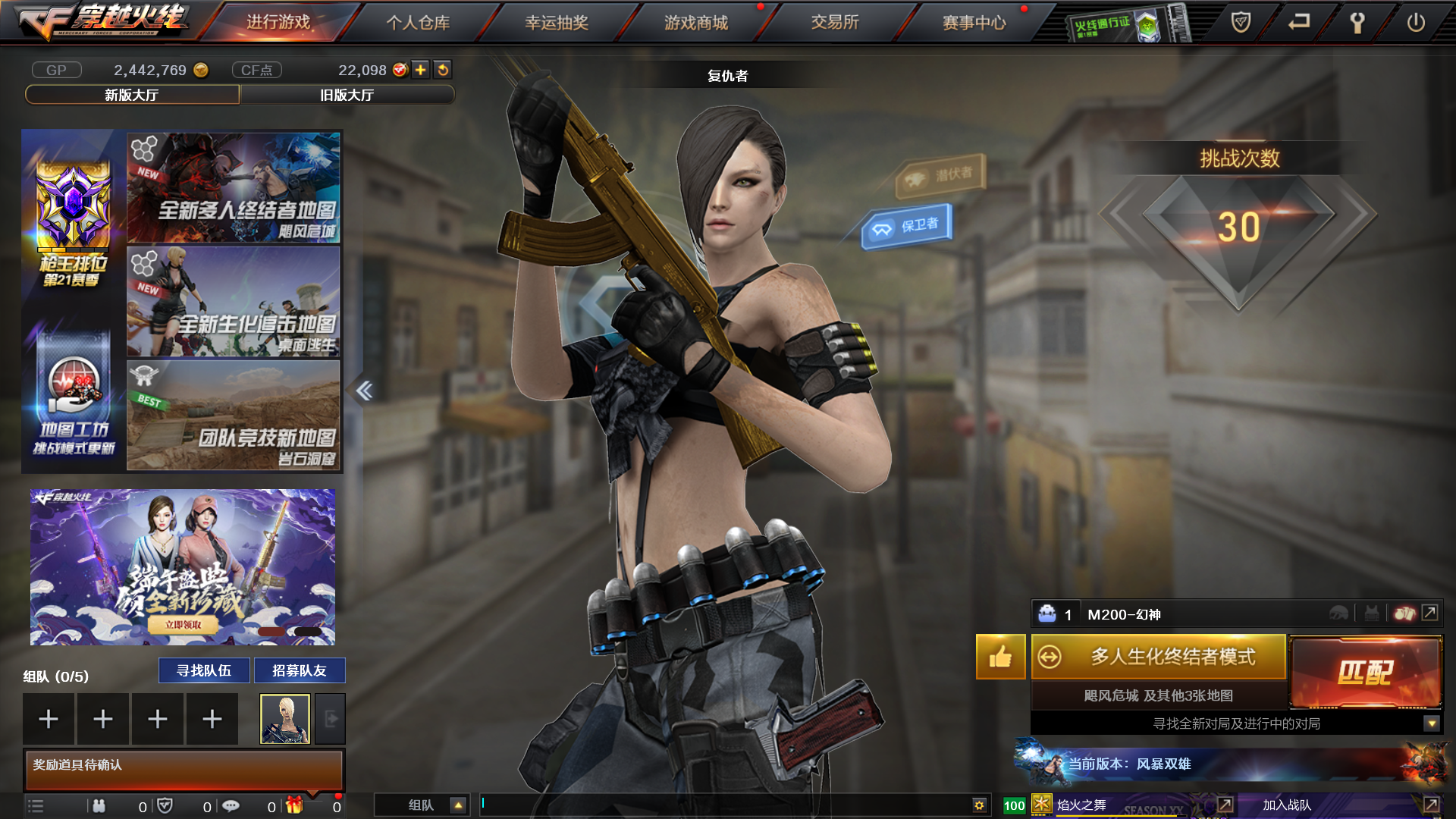Add CF points with the plus button

tap(421, 70)
